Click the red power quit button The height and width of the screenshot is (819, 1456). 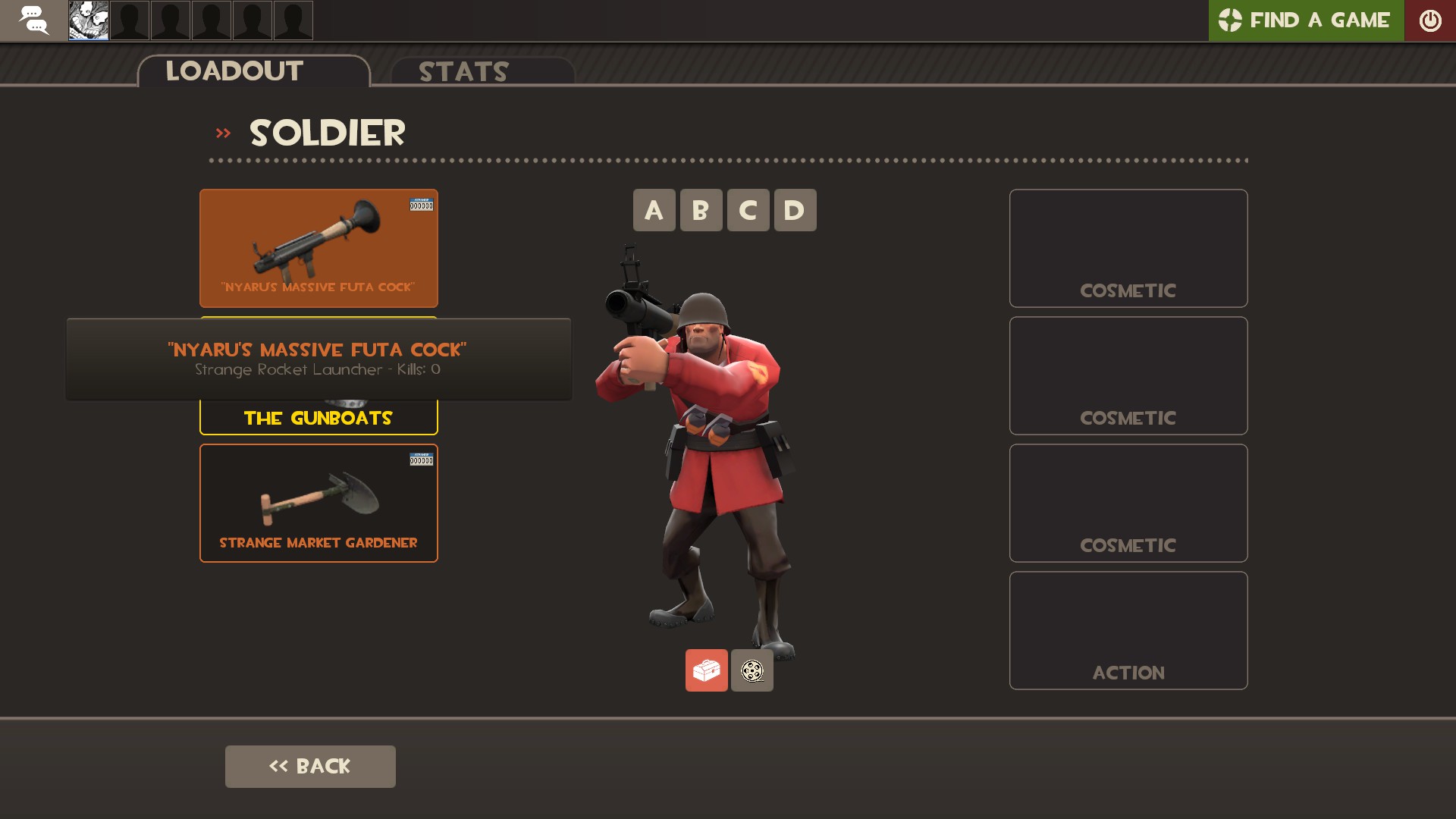pos(1429,20)
